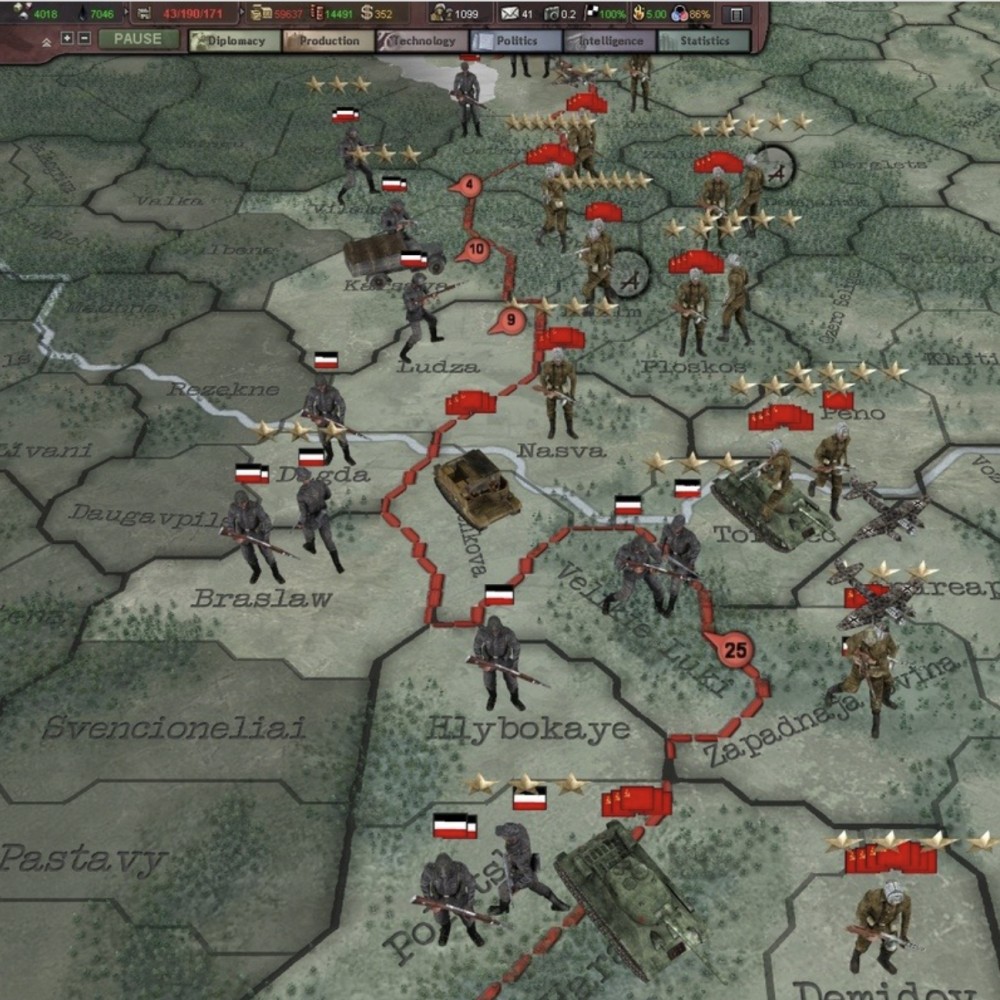The width and height of the screenshot is (1000, 1000).
Task: Decrease game speed with the minus button
Action: [83, 39]
